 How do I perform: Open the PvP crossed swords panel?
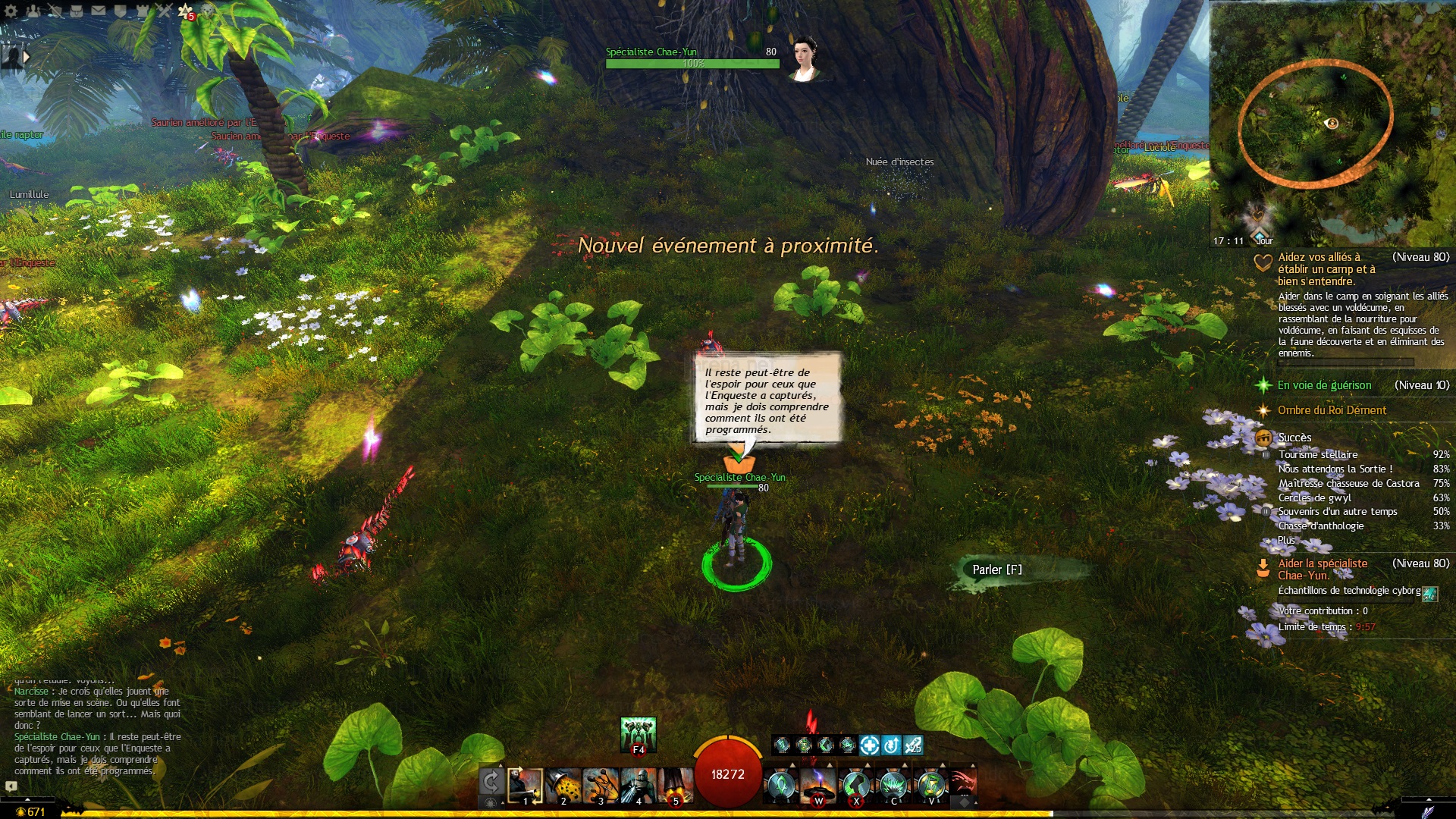pyautogui.click(x=164, y=11)
